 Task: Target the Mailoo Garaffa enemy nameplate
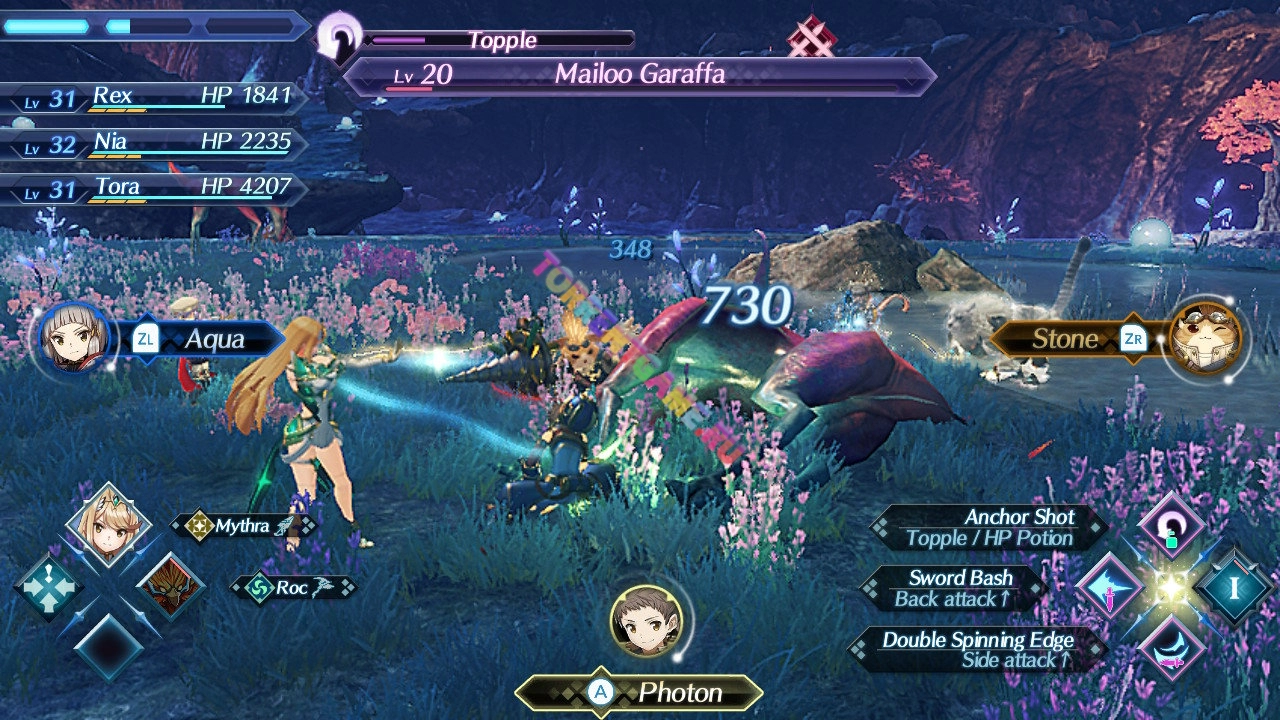[640, 76]
